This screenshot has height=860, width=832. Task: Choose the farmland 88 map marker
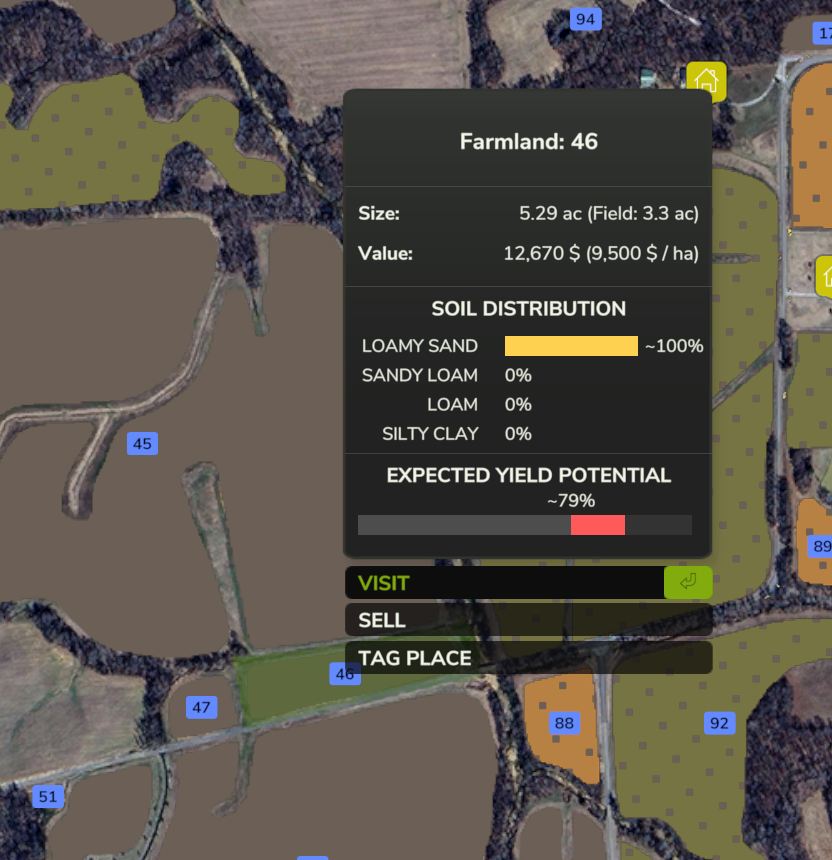point(565,723)
